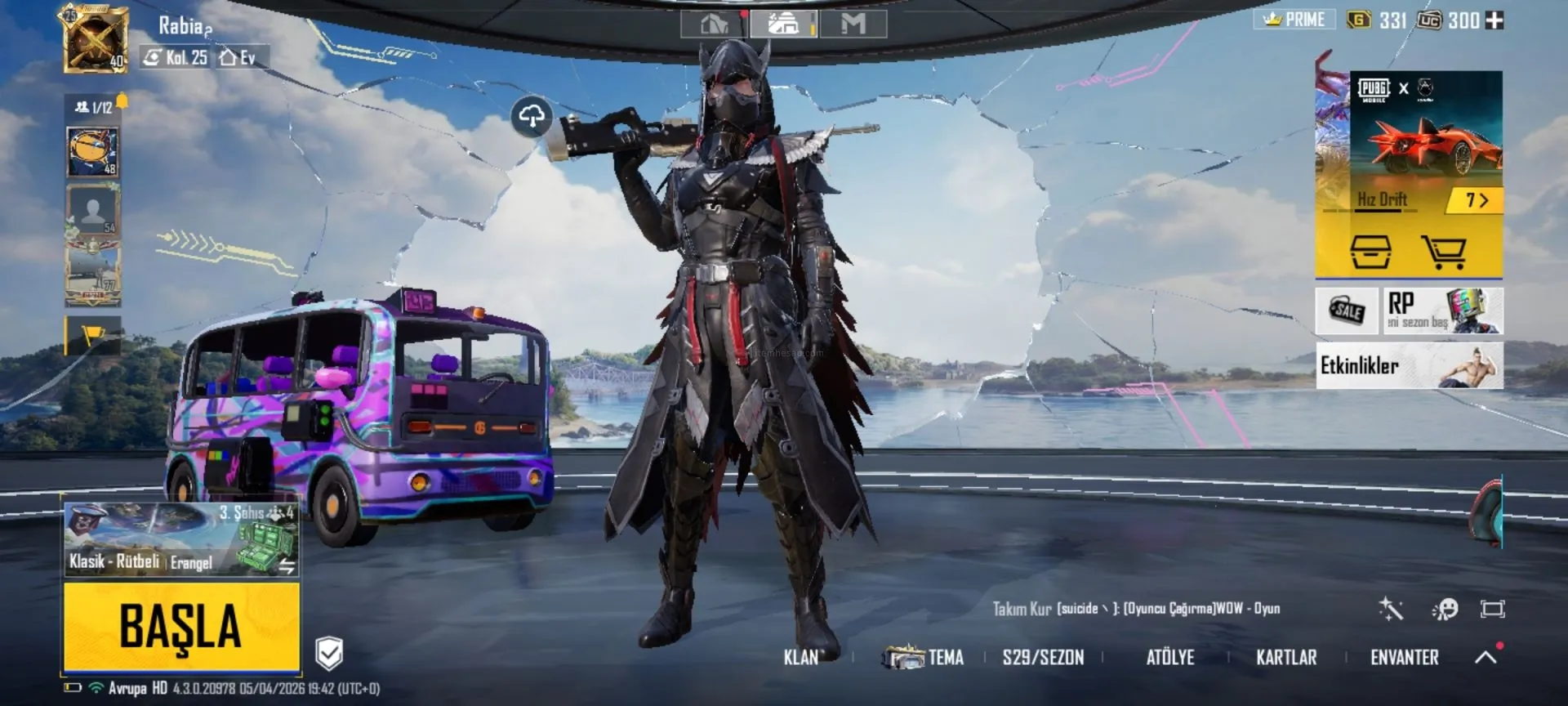Open the shopping cart shop icon

coord(1444,252)
